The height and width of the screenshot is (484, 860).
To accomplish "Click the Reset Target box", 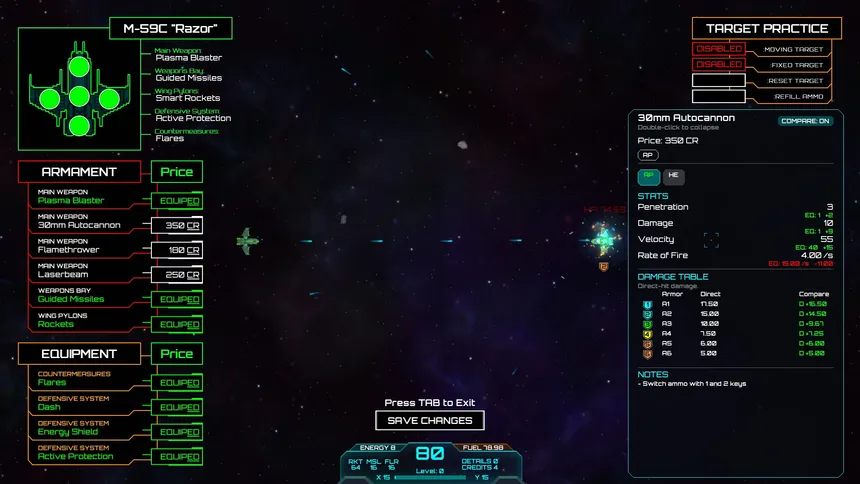I will [718, 81].
